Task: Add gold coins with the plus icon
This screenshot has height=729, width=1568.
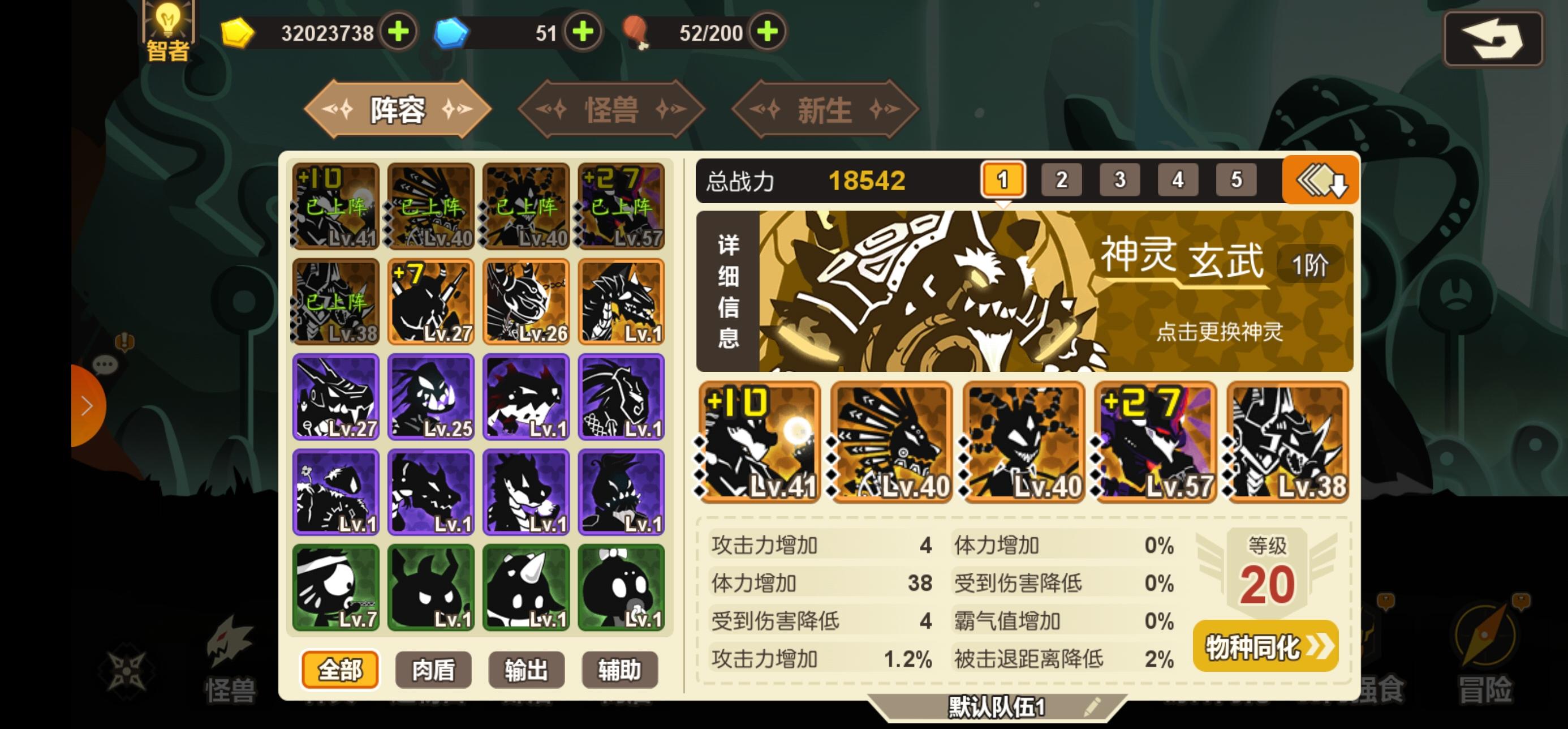Action: [397, 33]
